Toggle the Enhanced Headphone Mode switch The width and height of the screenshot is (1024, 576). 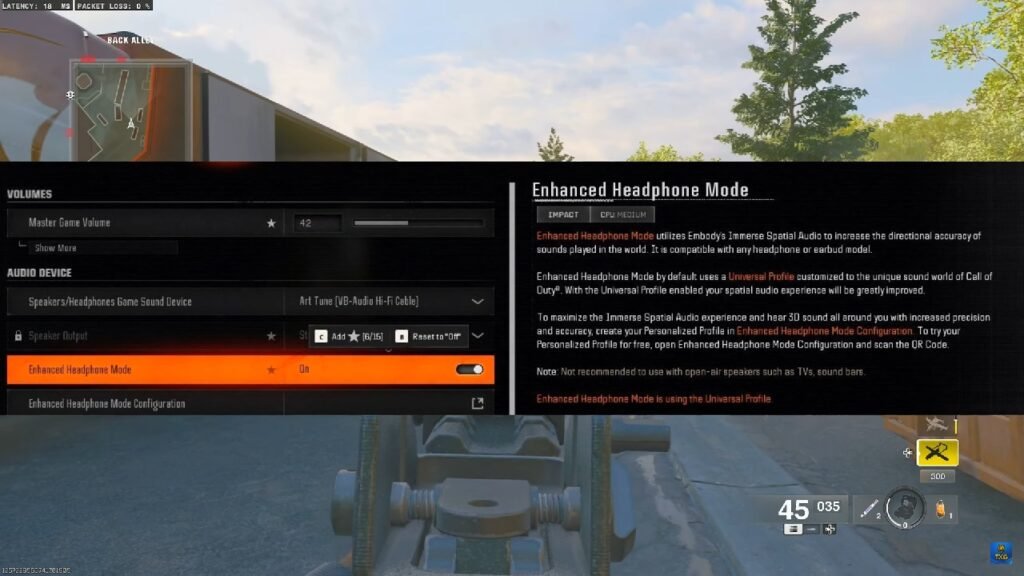[x=469, y=370]
